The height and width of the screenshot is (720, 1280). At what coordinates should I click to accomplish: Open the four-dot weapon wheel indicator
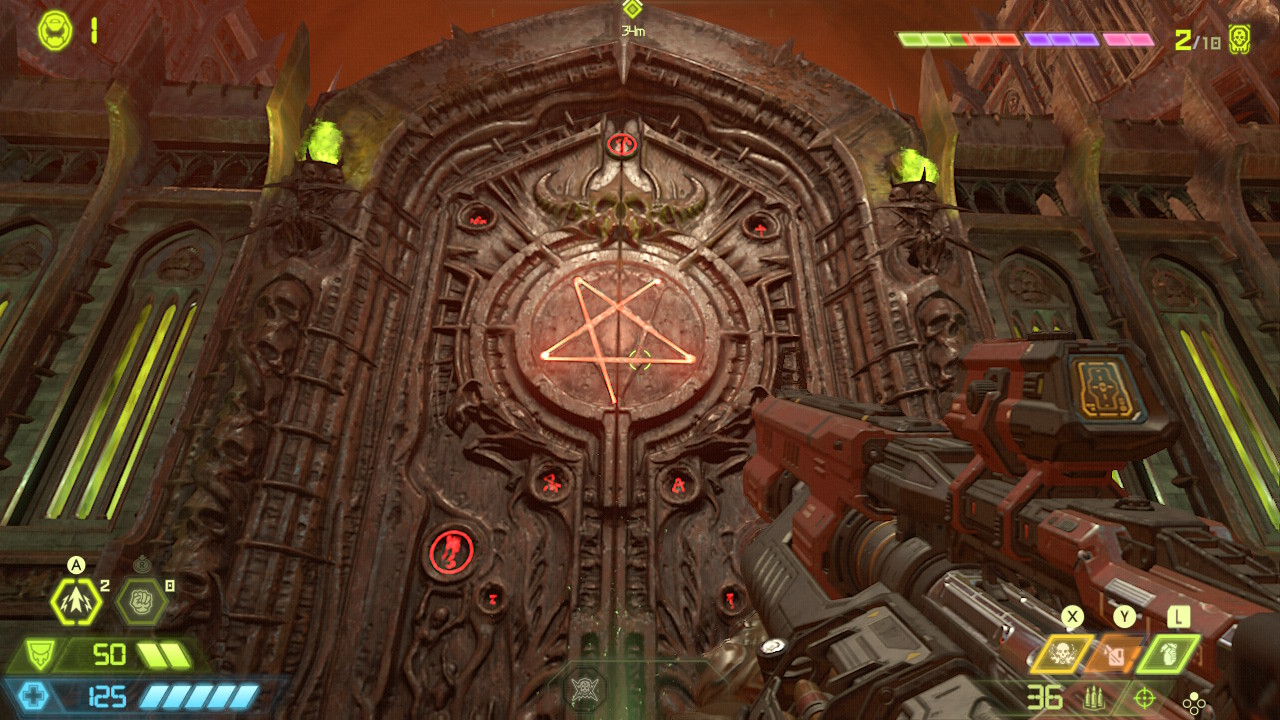pos(1195,700)
